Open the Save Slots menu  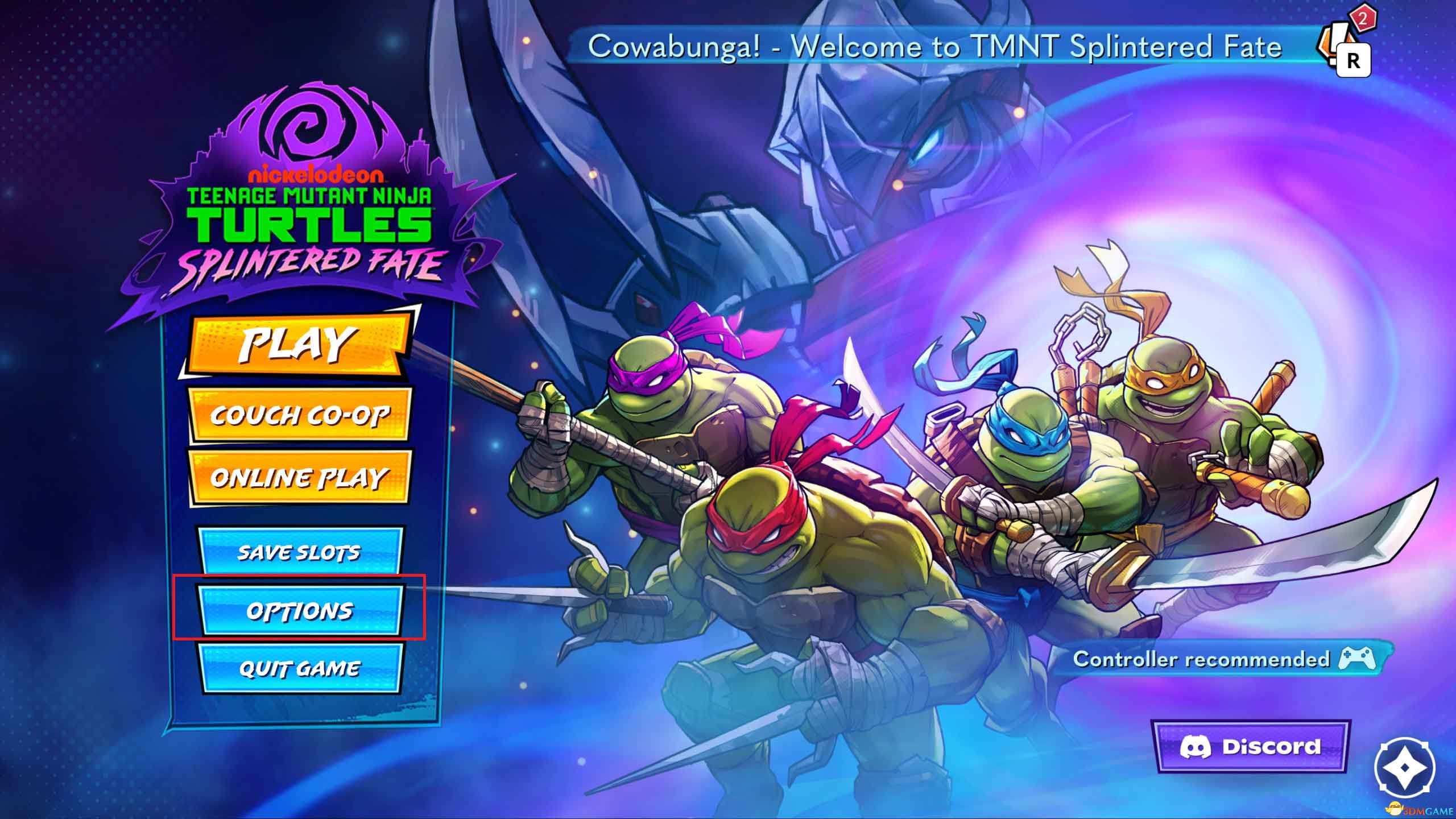point(300,552)
